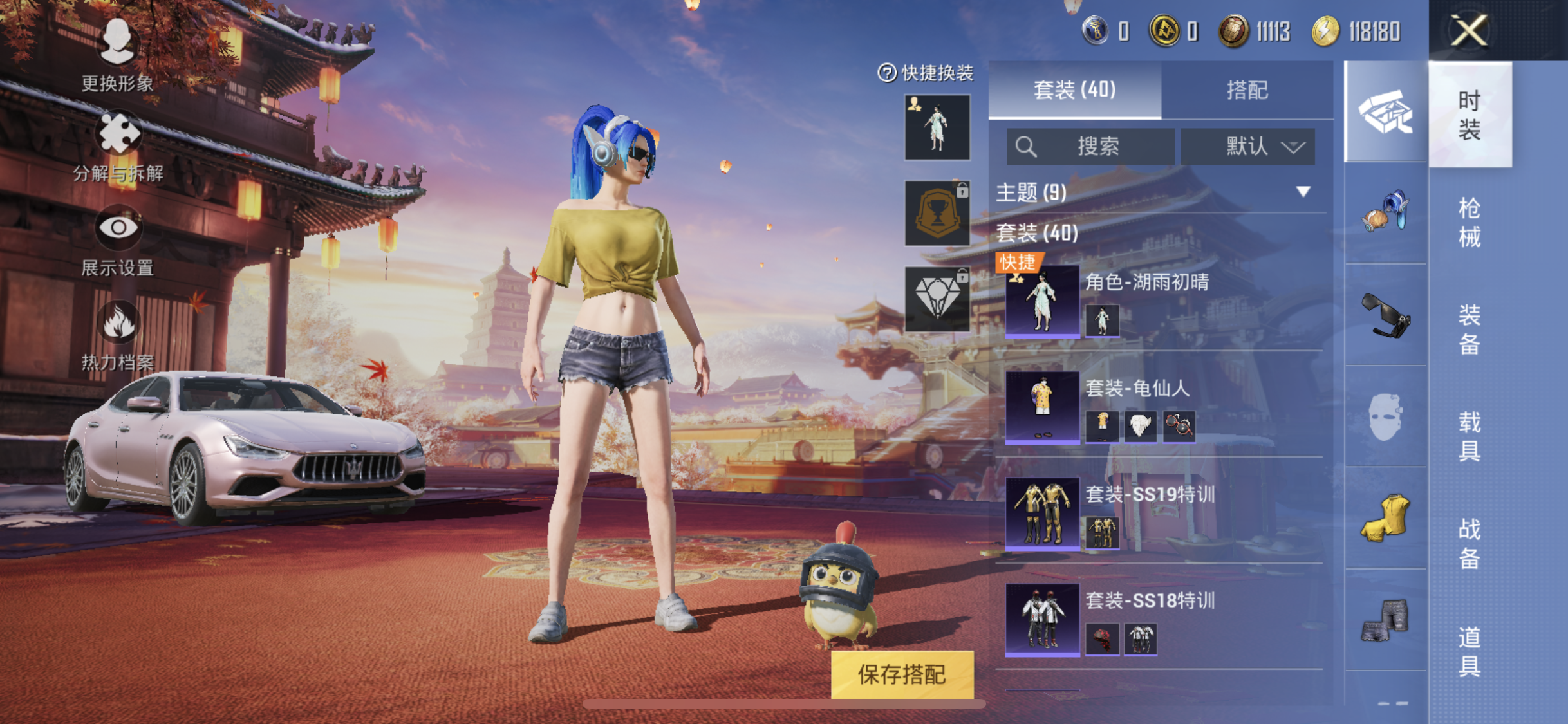Open the 更换形象 change appearance option
The image size is (1568, 724).
117,55
